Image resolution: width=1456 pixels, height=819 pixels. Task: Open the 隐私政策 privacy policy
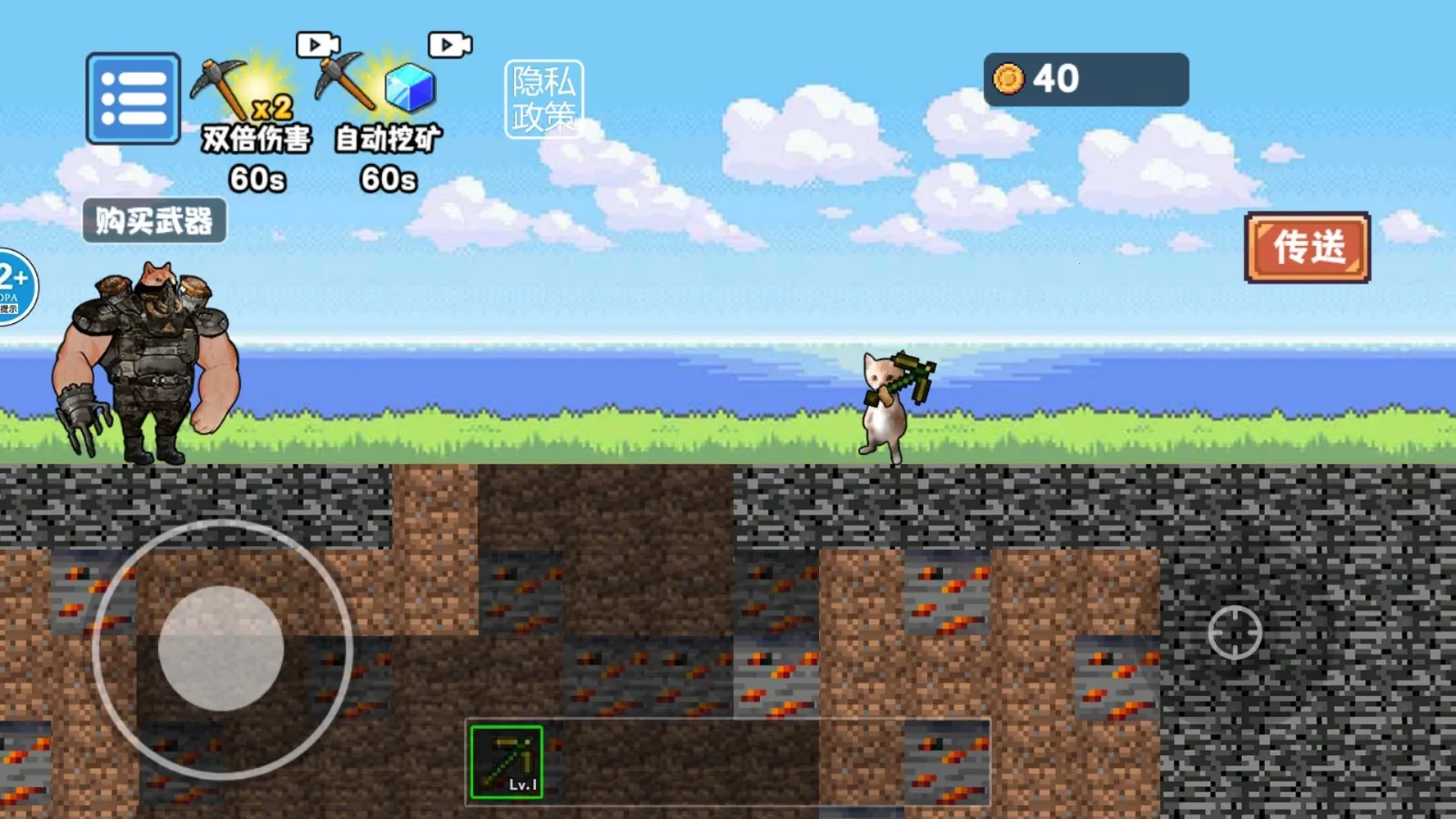(x=543, y=99)
